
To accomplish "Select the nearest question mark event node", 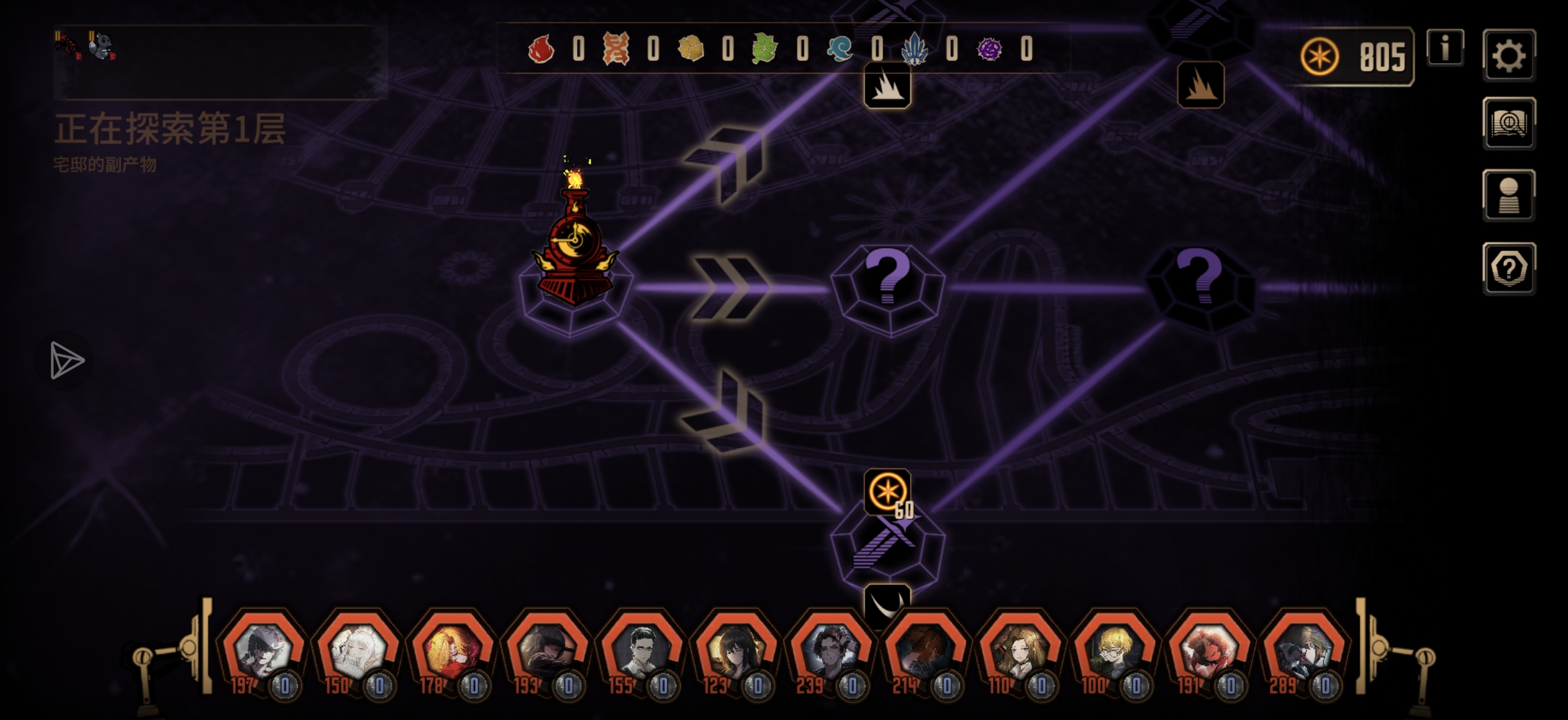I will coord(887,287).
